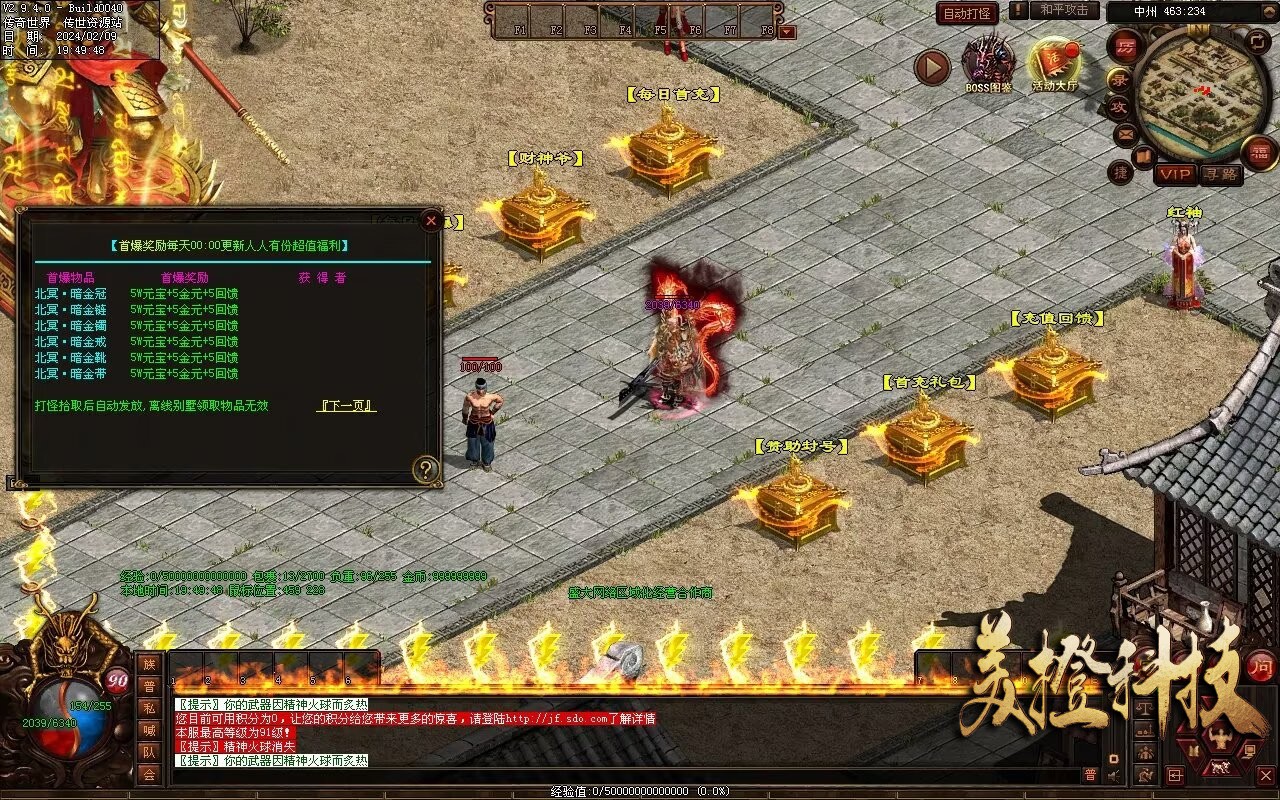Viewport: 1280px width, 800px height.
Task: Open the red 问 help button
Action: coord(1262,665)
